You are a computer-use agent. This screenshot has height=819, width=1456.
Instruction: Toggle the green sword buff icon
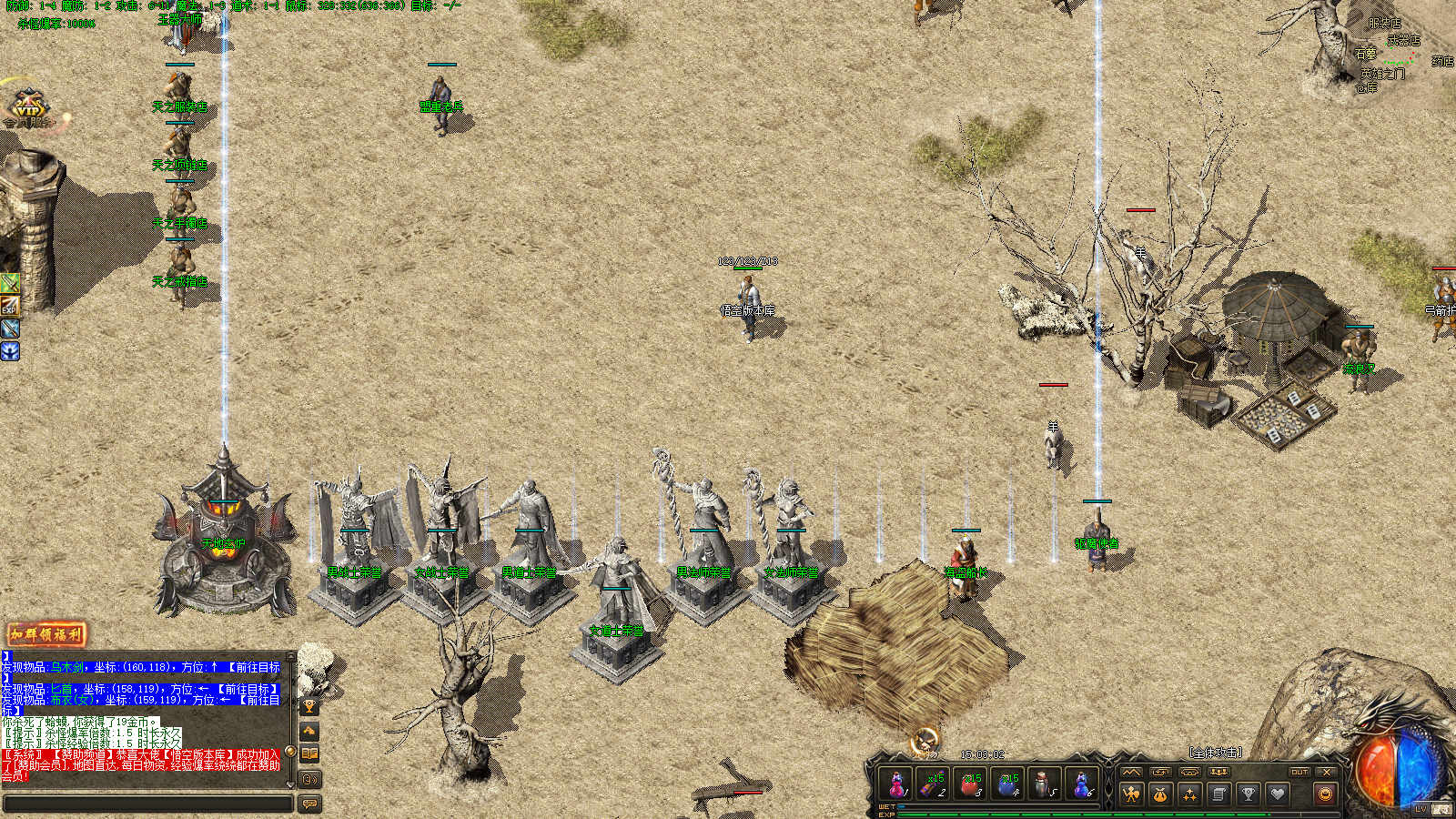tap(10, 283)
